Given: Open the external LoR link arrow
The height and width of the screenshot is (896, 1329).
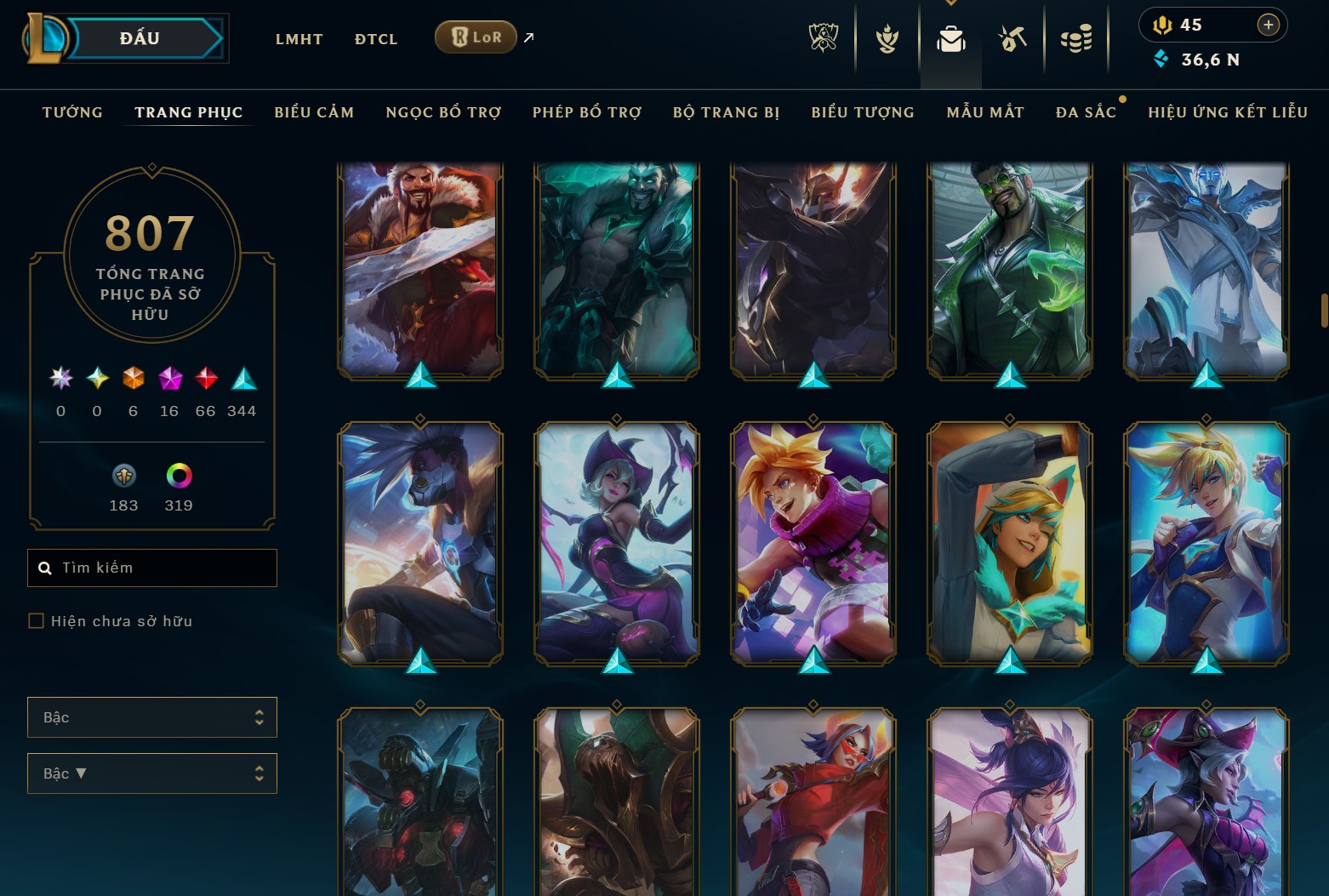Looking at the screenshot, I should pos(528,37).
